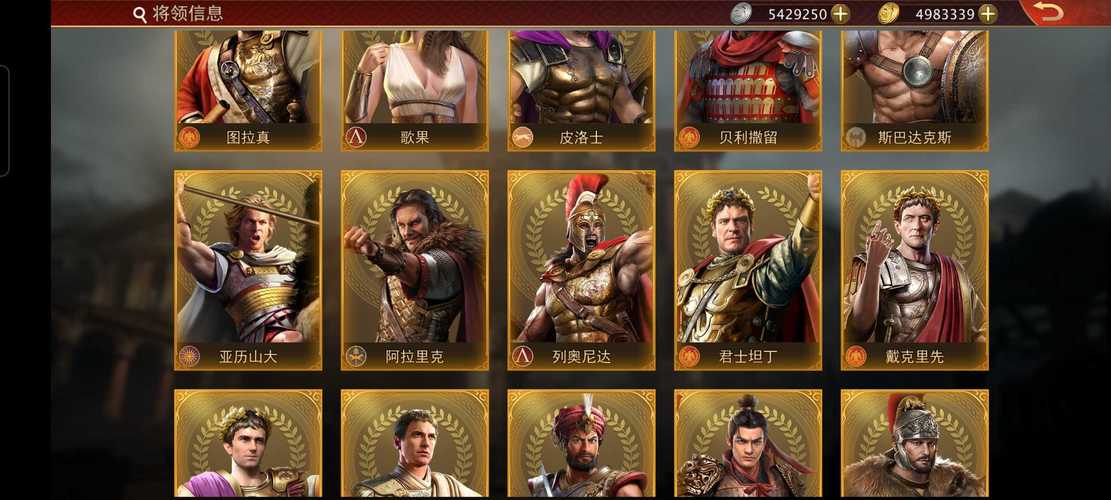Select the general wearing a red turban
1111x500 pixels.
click(x=581, y=445)
